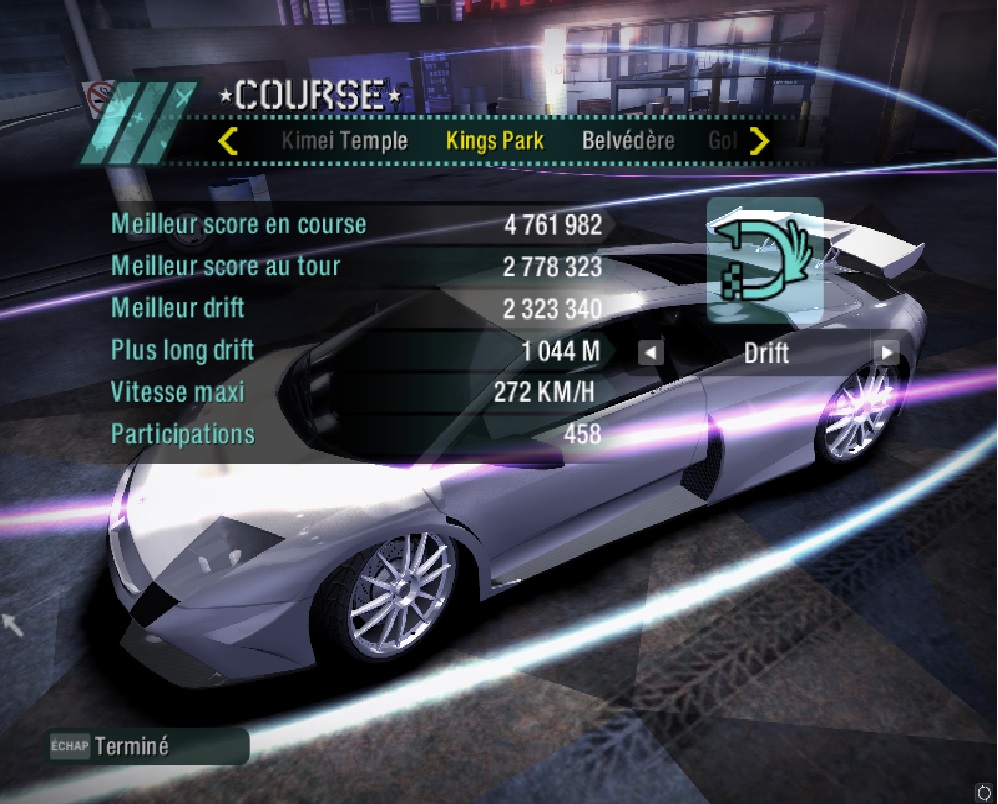Switch race mode with the right Drift arrow
The image size is (998, 804).
point(886,352)
